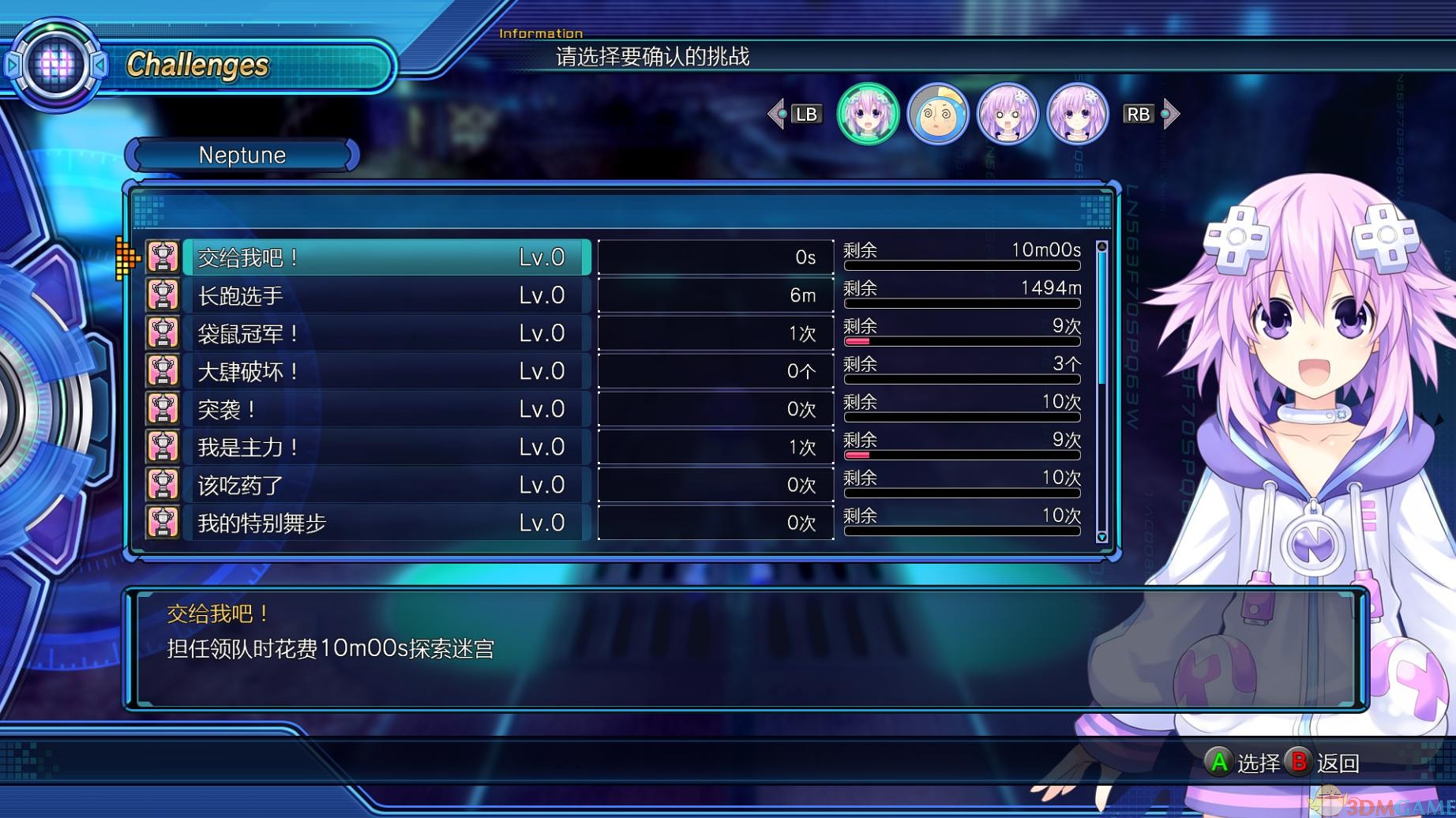
Task: Select the dizzy-faced second character portrait
Action: 939,114
